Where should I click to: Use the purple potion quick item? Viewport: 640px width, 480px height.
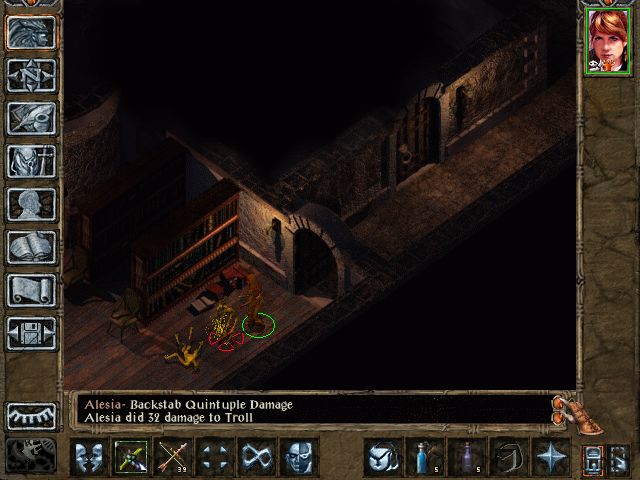point(466,457)
